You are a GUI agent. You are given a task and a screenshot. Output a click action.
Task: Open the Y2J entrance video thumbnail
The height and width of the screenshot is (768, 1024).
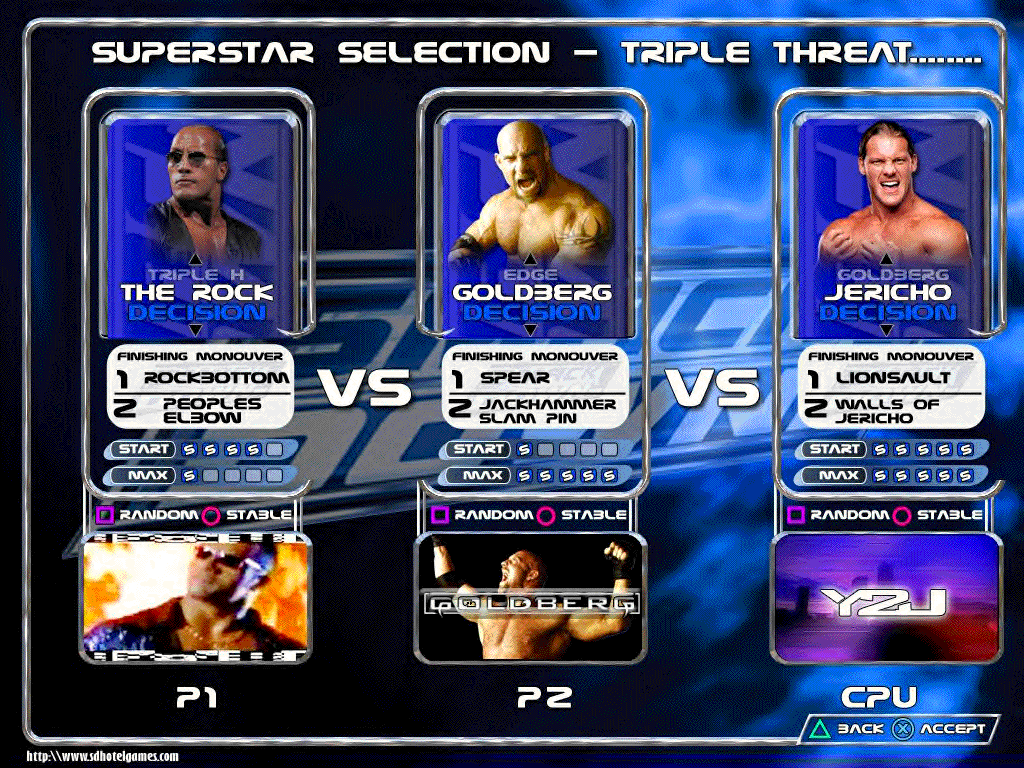click(887, 597)
